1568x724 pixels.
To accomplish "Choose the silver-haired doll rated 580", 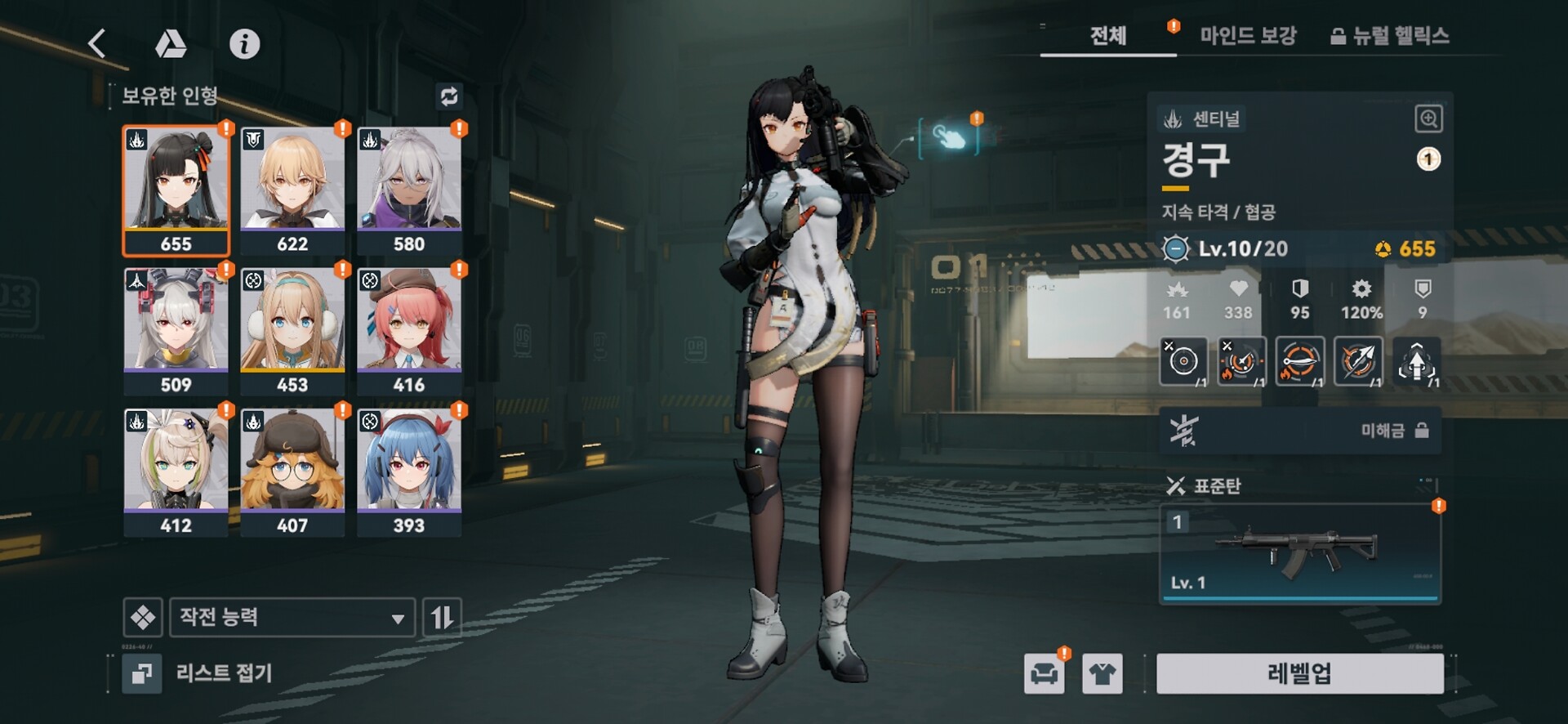I will coord(409,190).
